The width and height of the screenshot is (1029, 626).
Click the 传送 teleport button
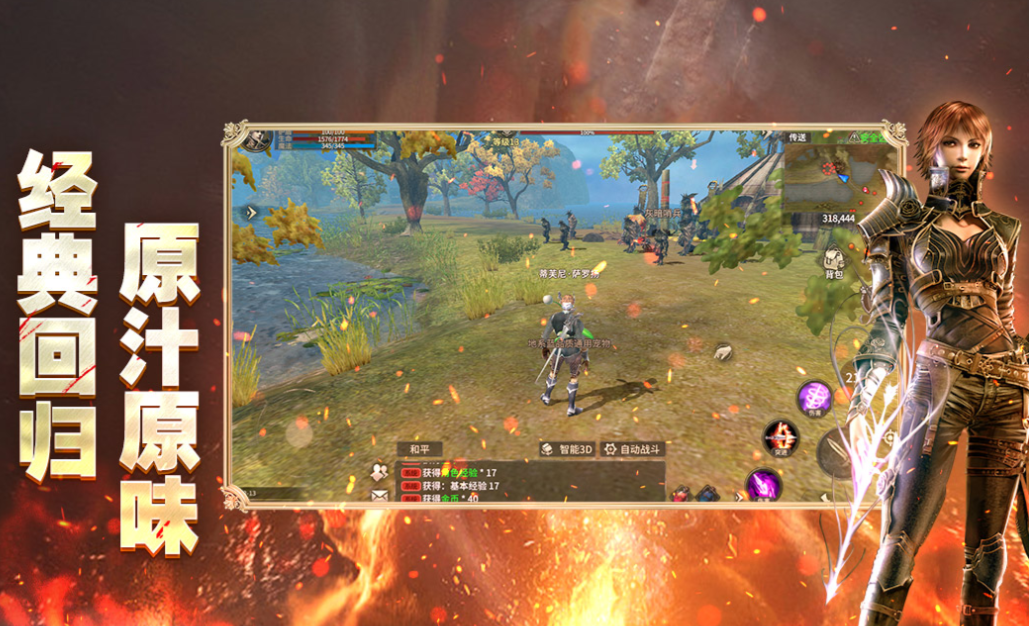tap(797, 136)
